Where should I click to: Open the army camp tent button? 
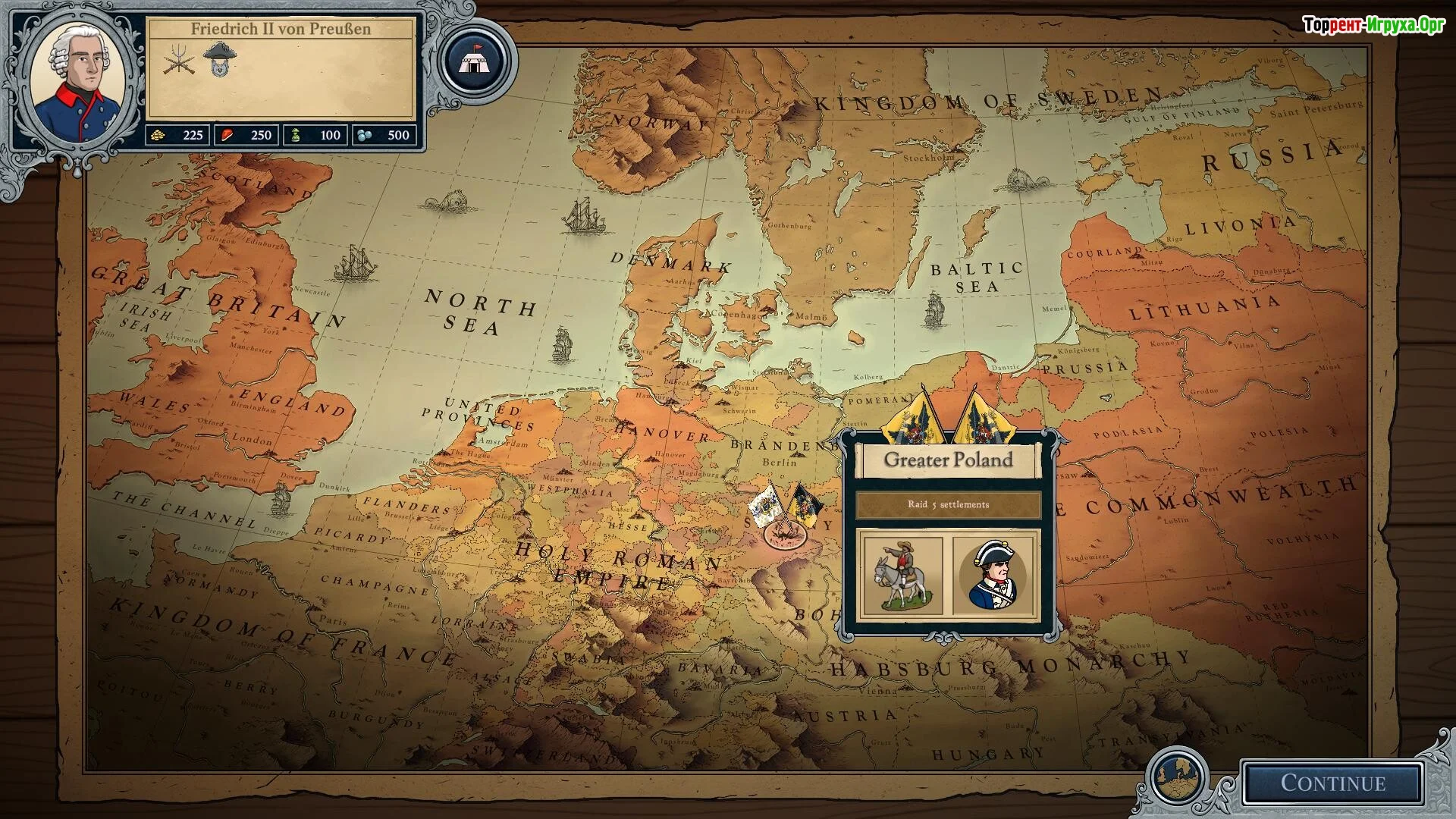pos(477,61)
